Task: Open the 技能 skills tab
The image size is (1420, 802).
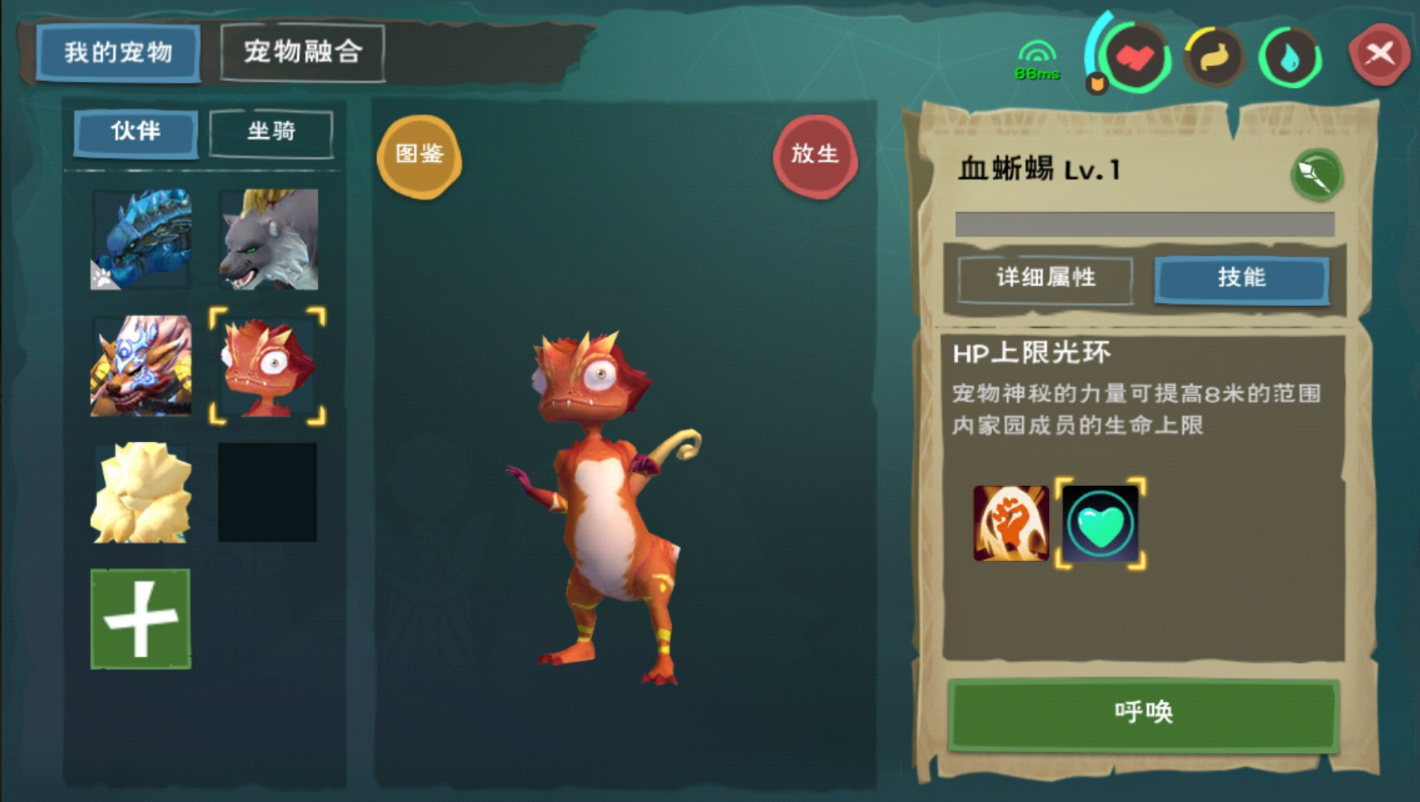Action: coord(1241,279)
